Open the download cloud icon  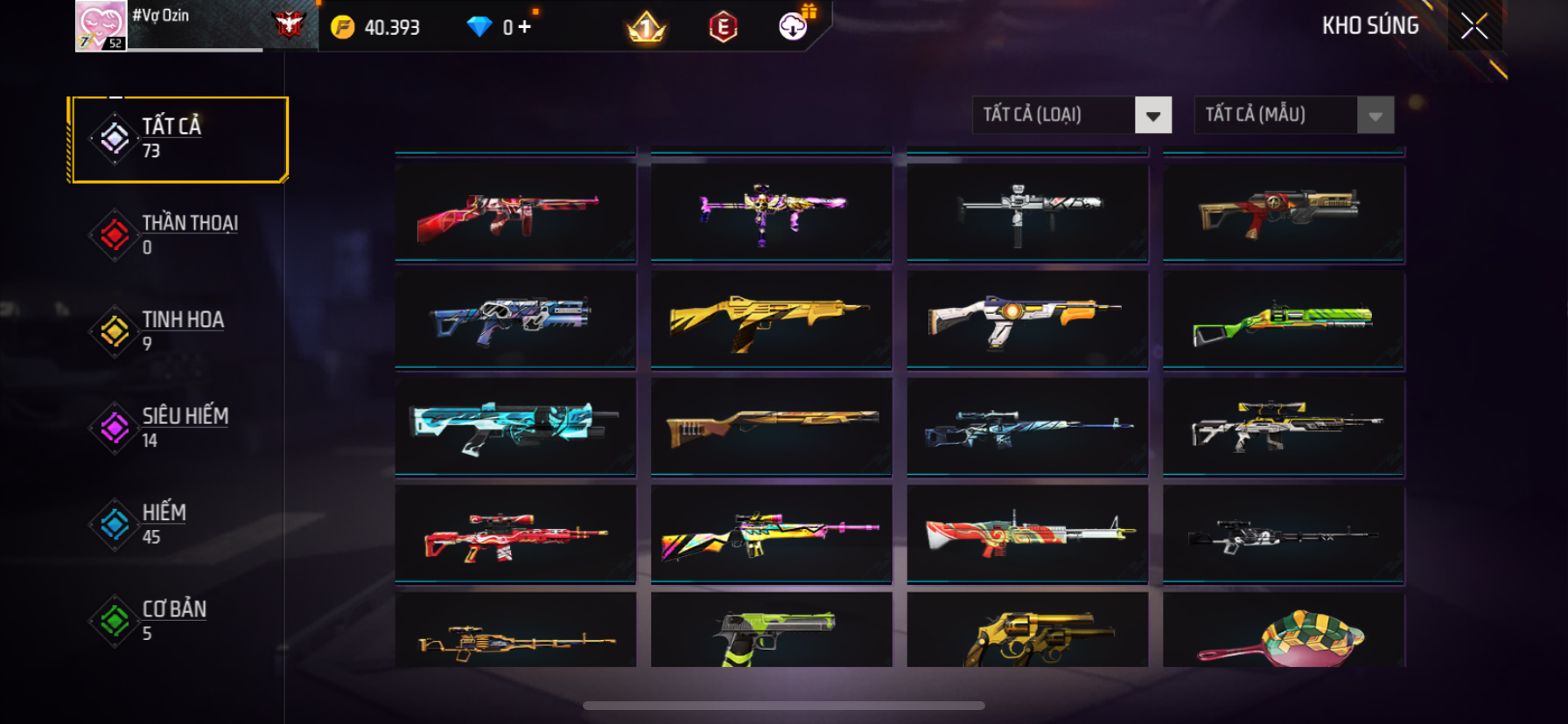tap(794, 27)
